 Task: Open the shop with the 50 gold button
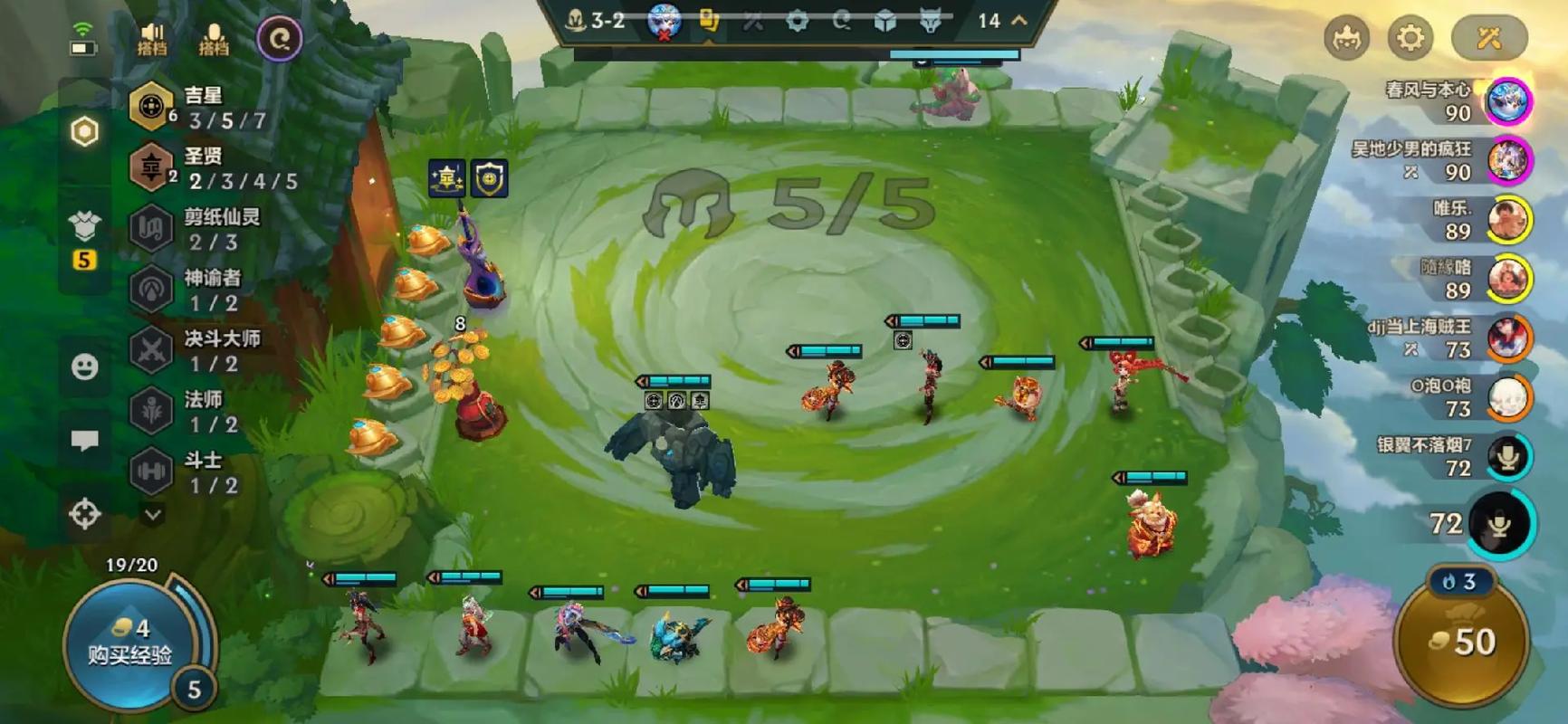(1461, 641)
